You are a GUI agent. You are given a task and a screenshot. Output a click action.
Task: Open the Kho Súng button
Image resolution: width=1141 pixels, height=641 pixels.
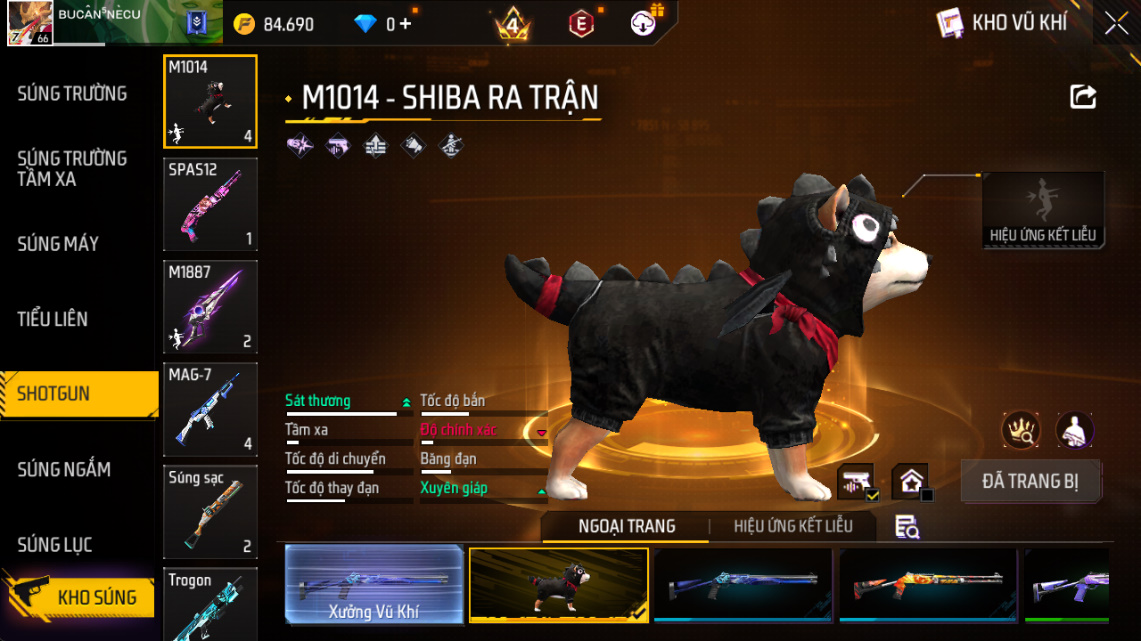click(x=82, y=598)
